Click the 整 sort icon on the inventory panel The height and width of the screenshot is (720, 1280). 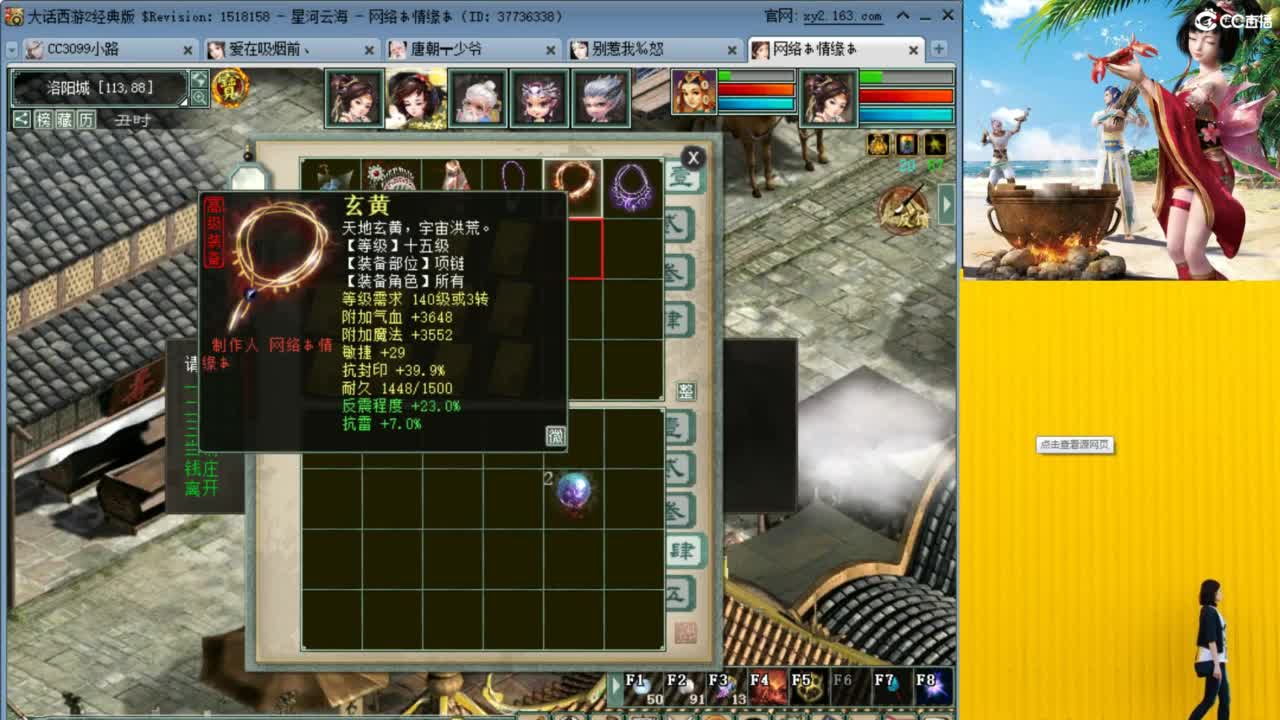pos(687,391)
